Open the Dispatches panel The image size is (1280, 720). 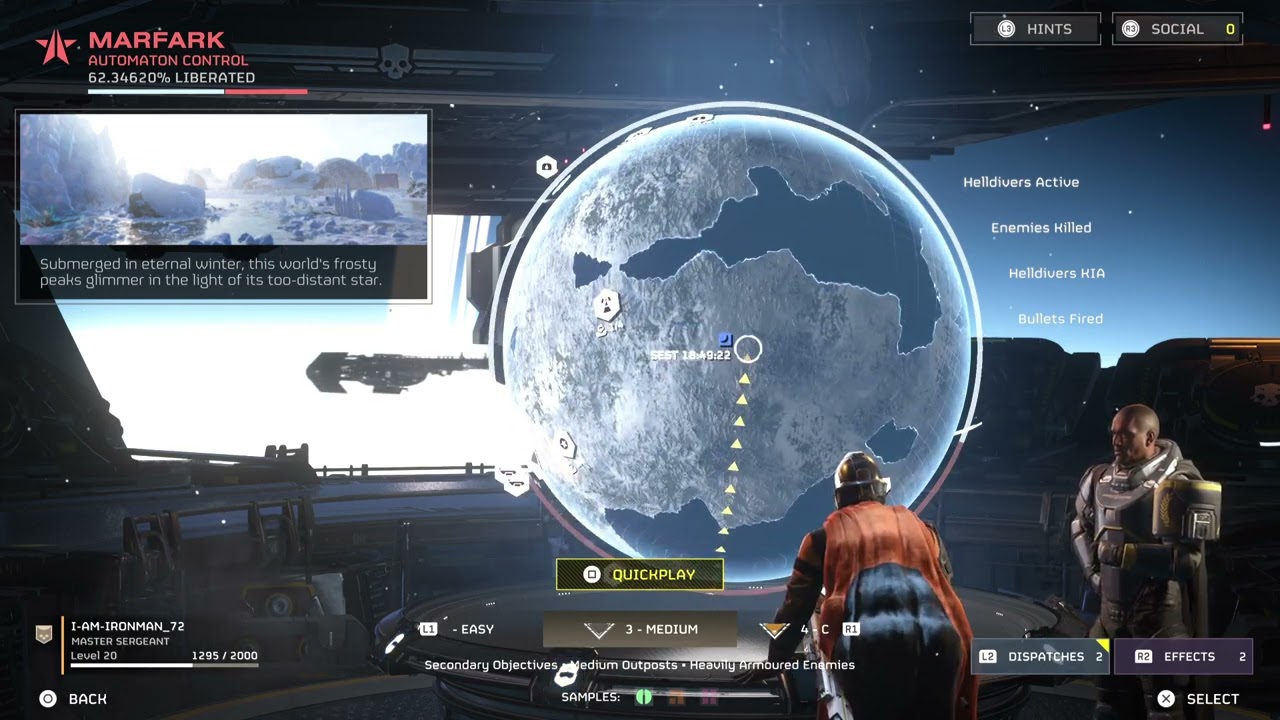[1040, 657]
